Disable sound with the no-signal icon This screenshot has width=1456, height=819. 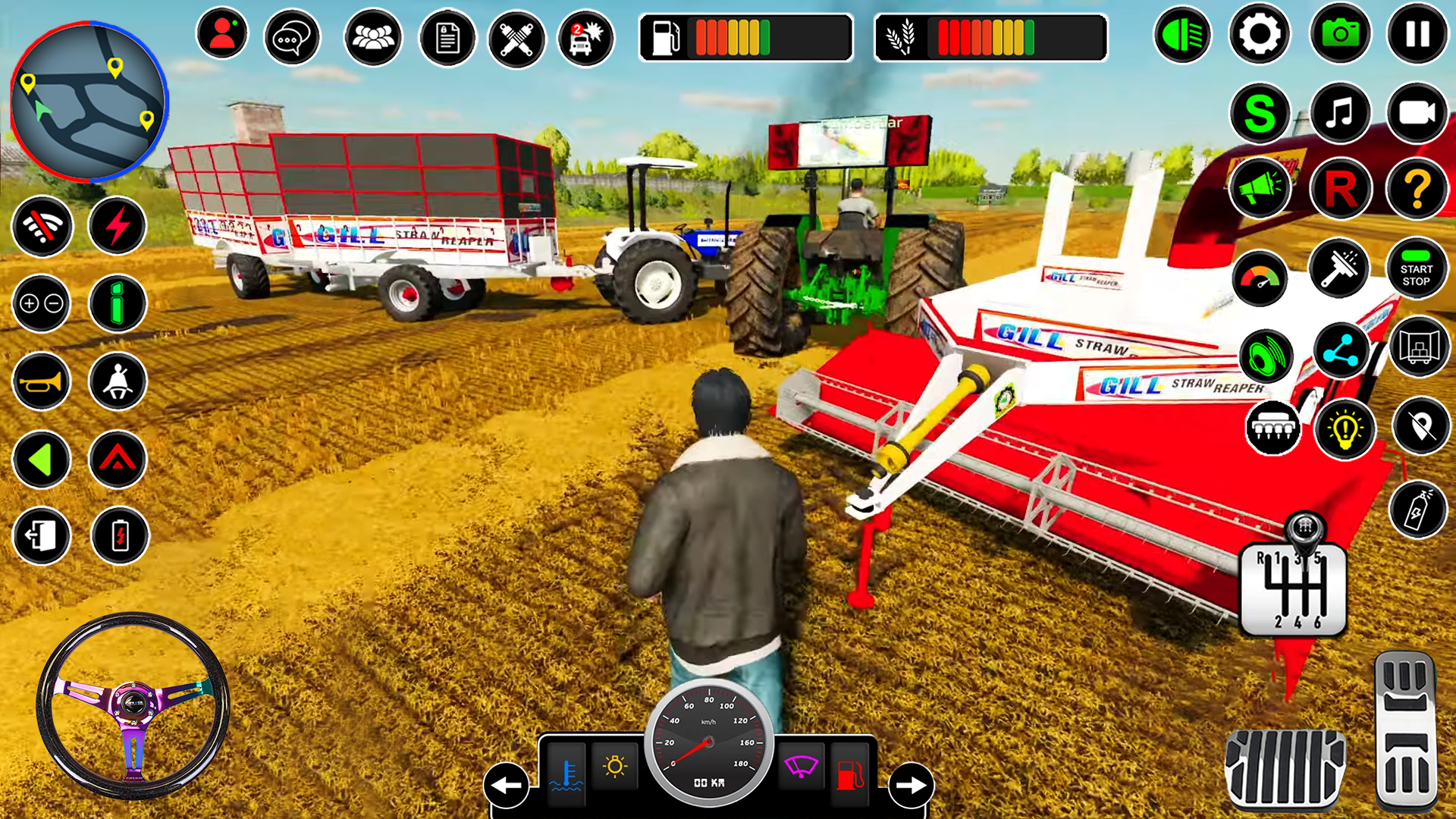pyautogui.click(x=42, y=227)
